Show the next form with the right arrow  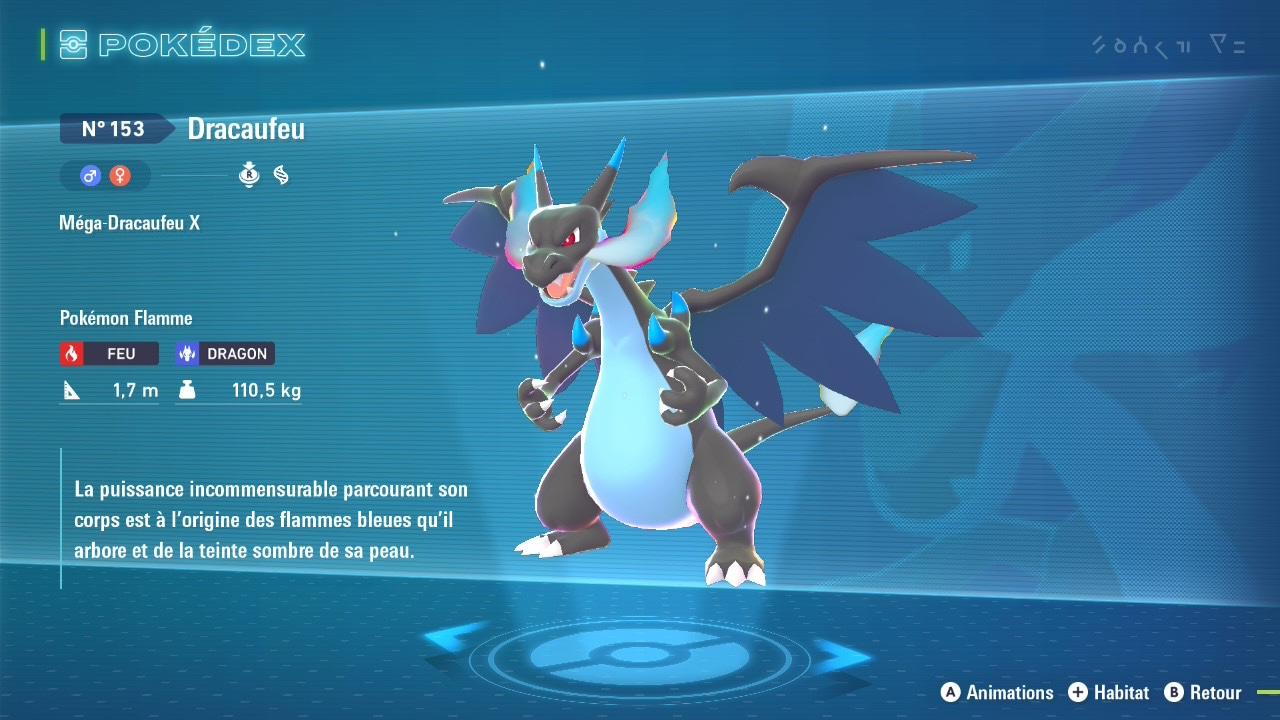click(x=842, y=654)
